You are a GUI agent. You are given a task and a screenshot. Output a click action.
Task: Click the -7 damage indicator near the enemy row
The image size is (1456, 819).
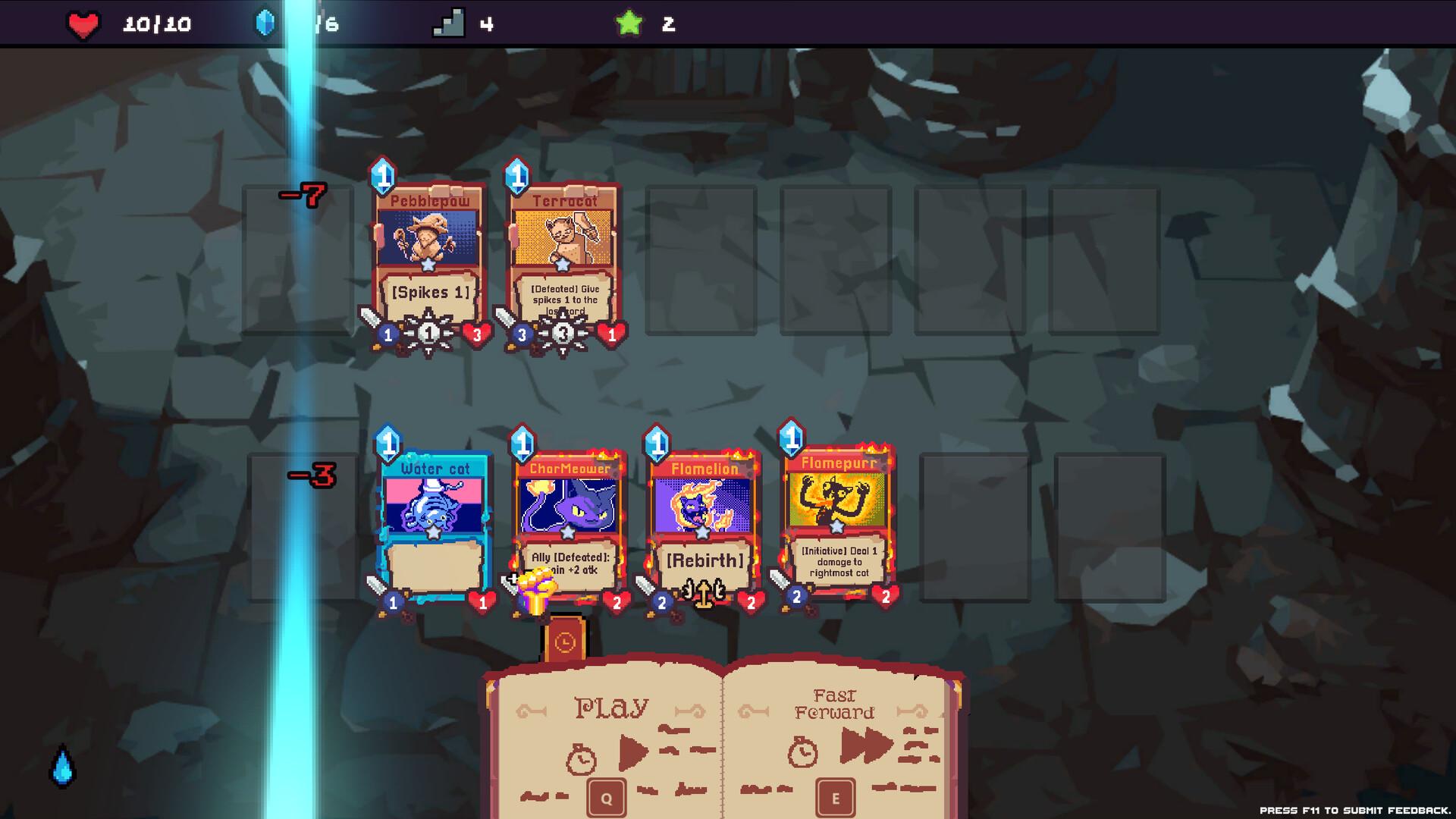pos(303,196)
